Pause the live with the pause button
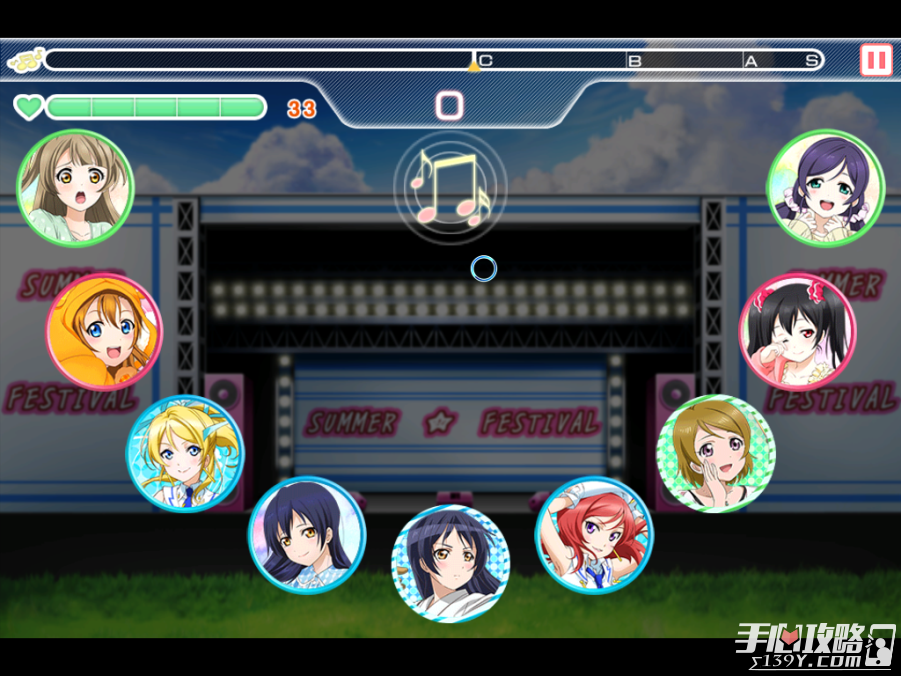 coord(876,60)
